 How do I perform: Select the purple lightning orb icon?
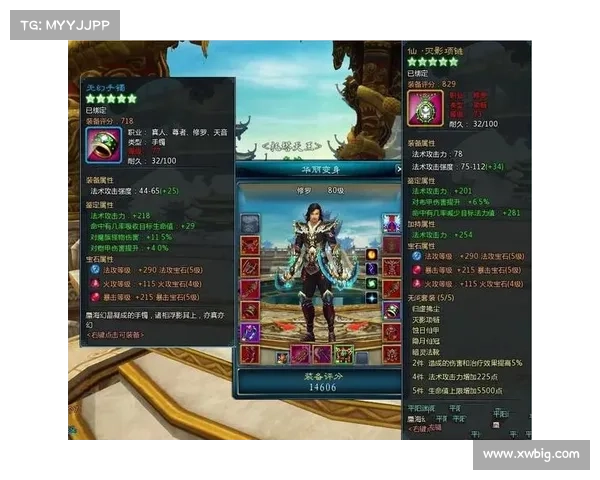(x=370, y=269)
